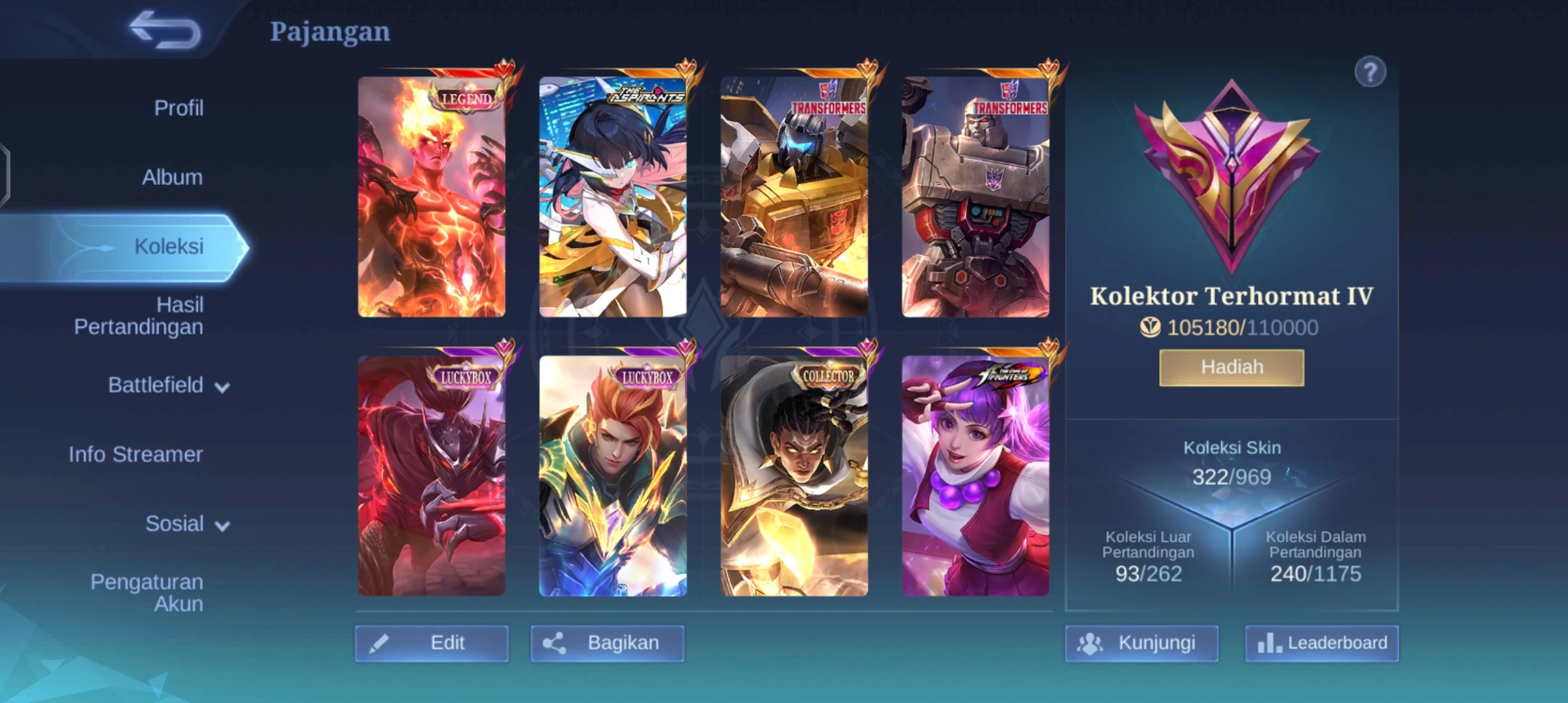Share the showcase with Bagikan
Image resolution: width=1568 pixels, height=703 pixels.
[x=607, y=643]
